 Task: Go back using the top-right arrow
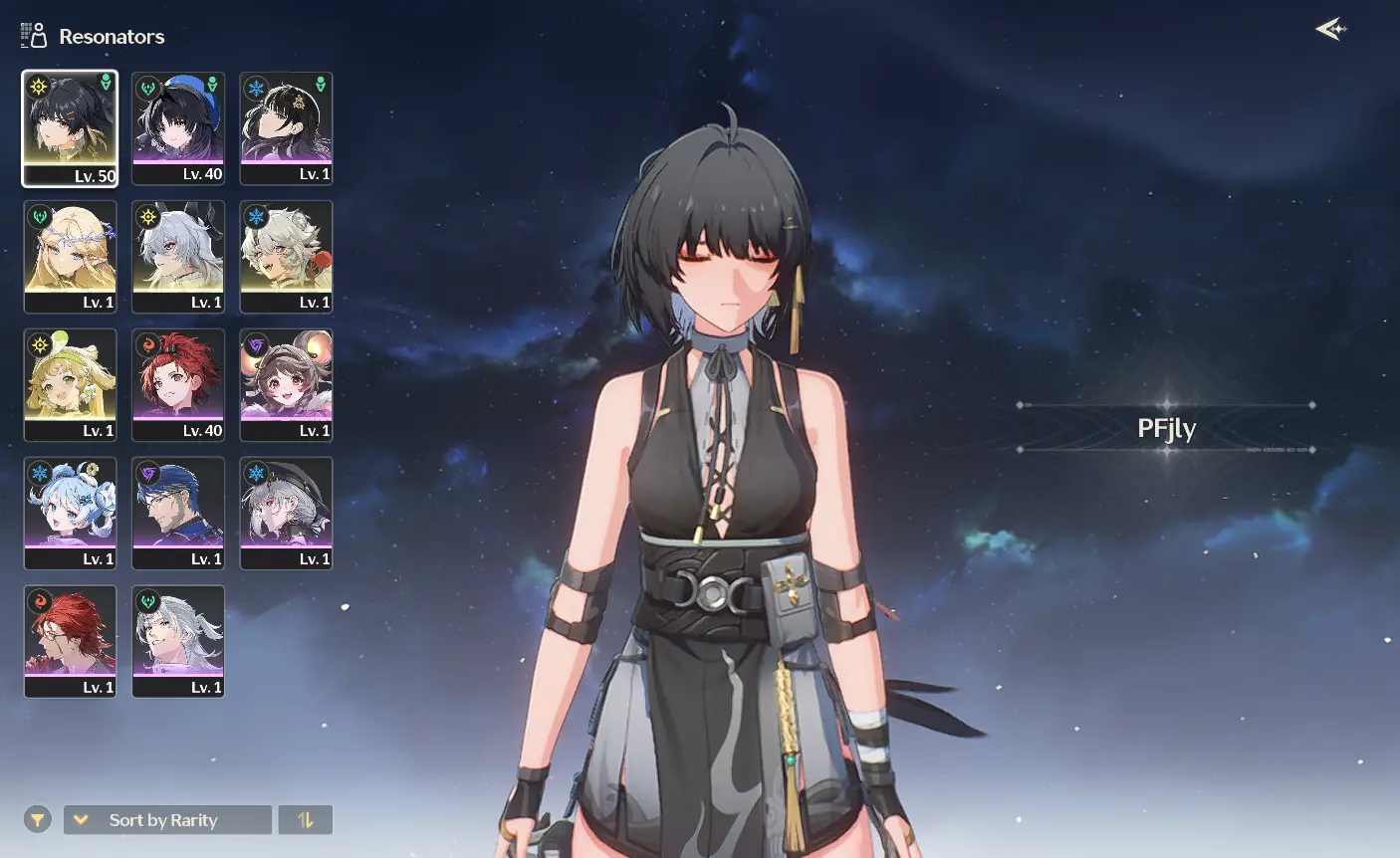(1330, 30)
